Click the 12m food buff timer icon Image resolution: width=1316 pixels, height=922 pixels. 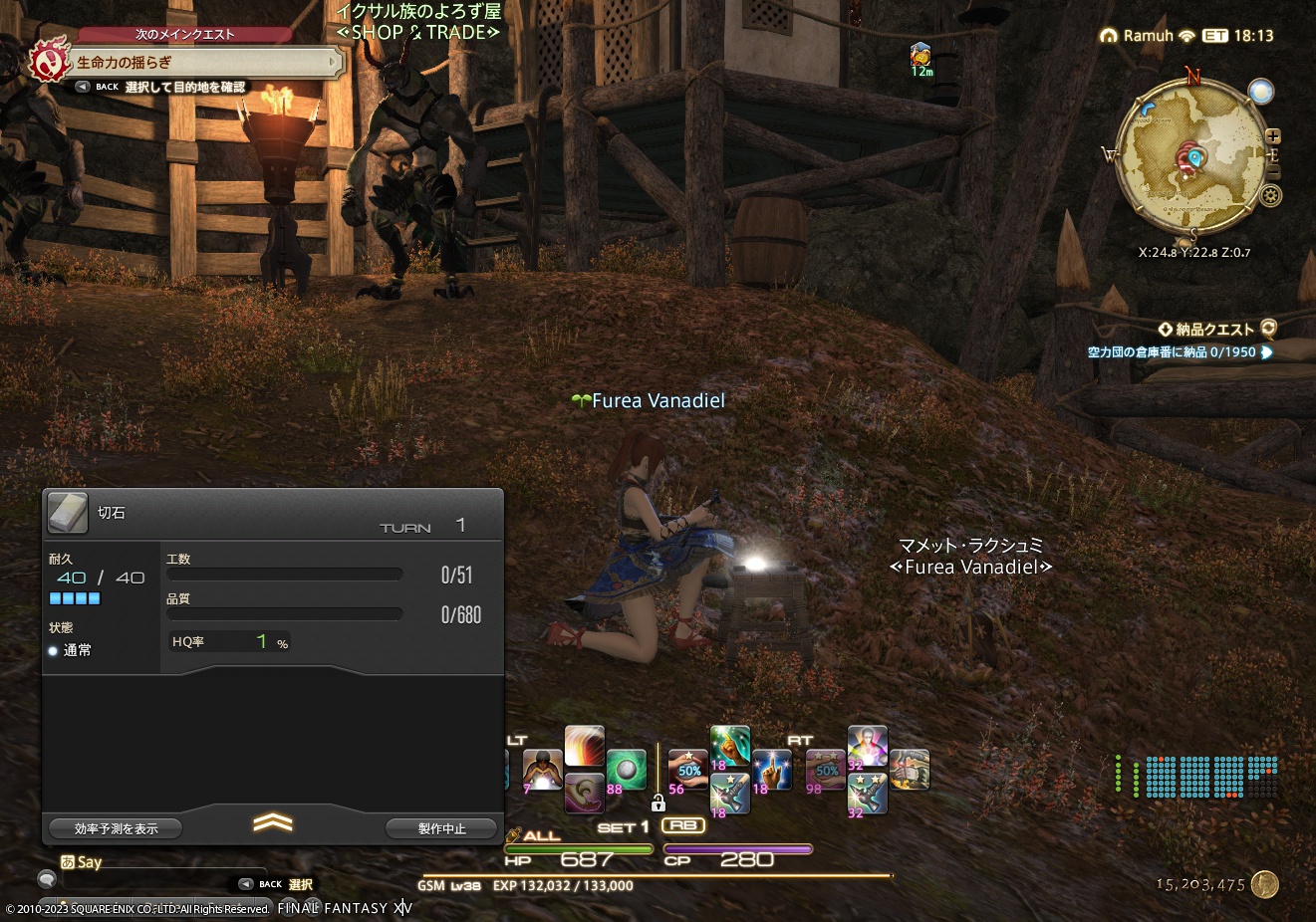921,55
